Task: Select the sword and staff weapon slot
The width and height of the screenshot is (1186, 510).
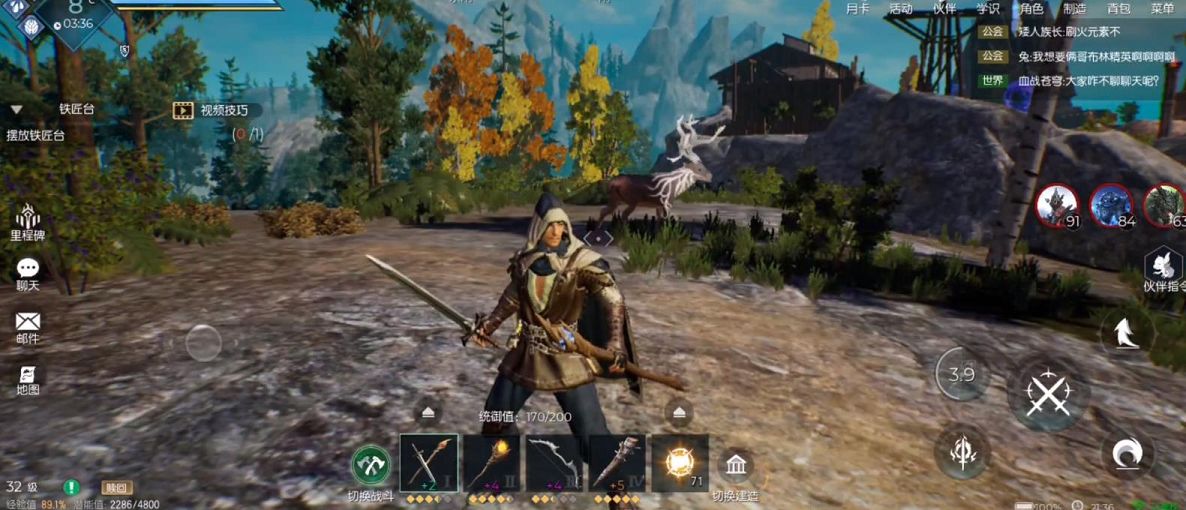Action: (x=429, y=463)
